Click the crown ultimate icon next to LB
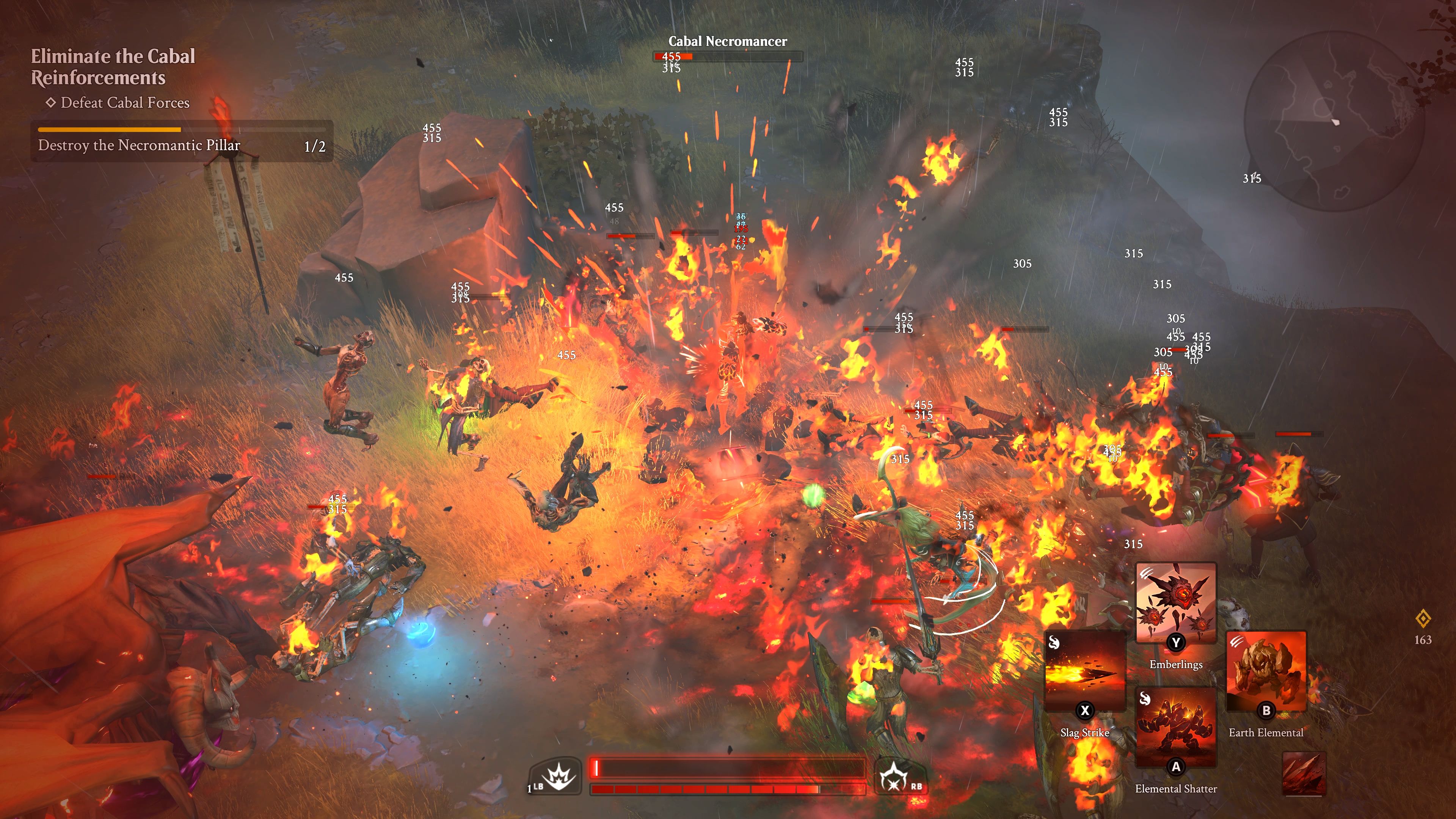Screen dimensions: 1456x819 559,776
